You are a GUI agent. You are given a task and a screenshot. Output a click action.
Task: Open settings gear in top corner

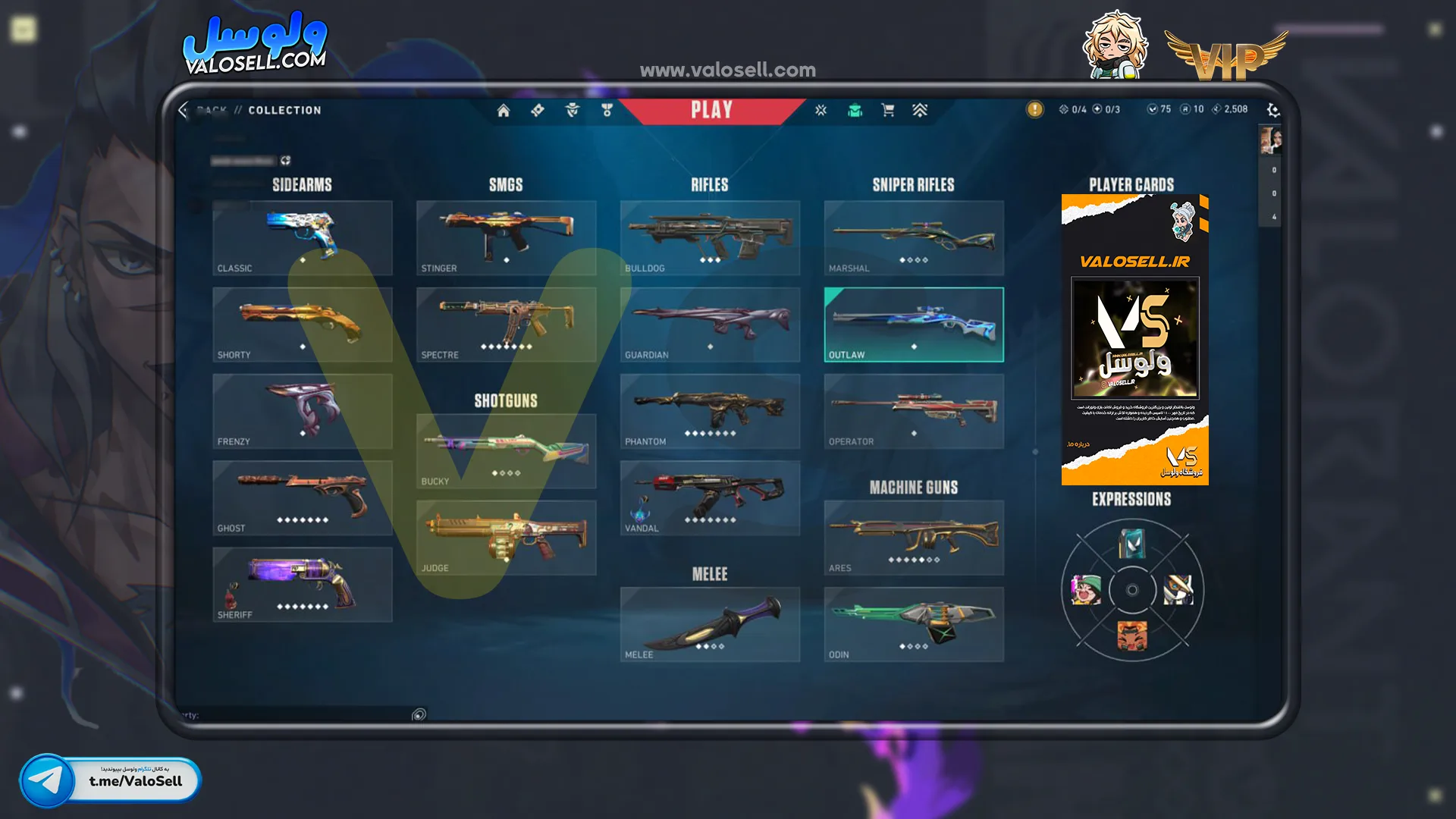pyautogui.click(x=1272, y=111)
